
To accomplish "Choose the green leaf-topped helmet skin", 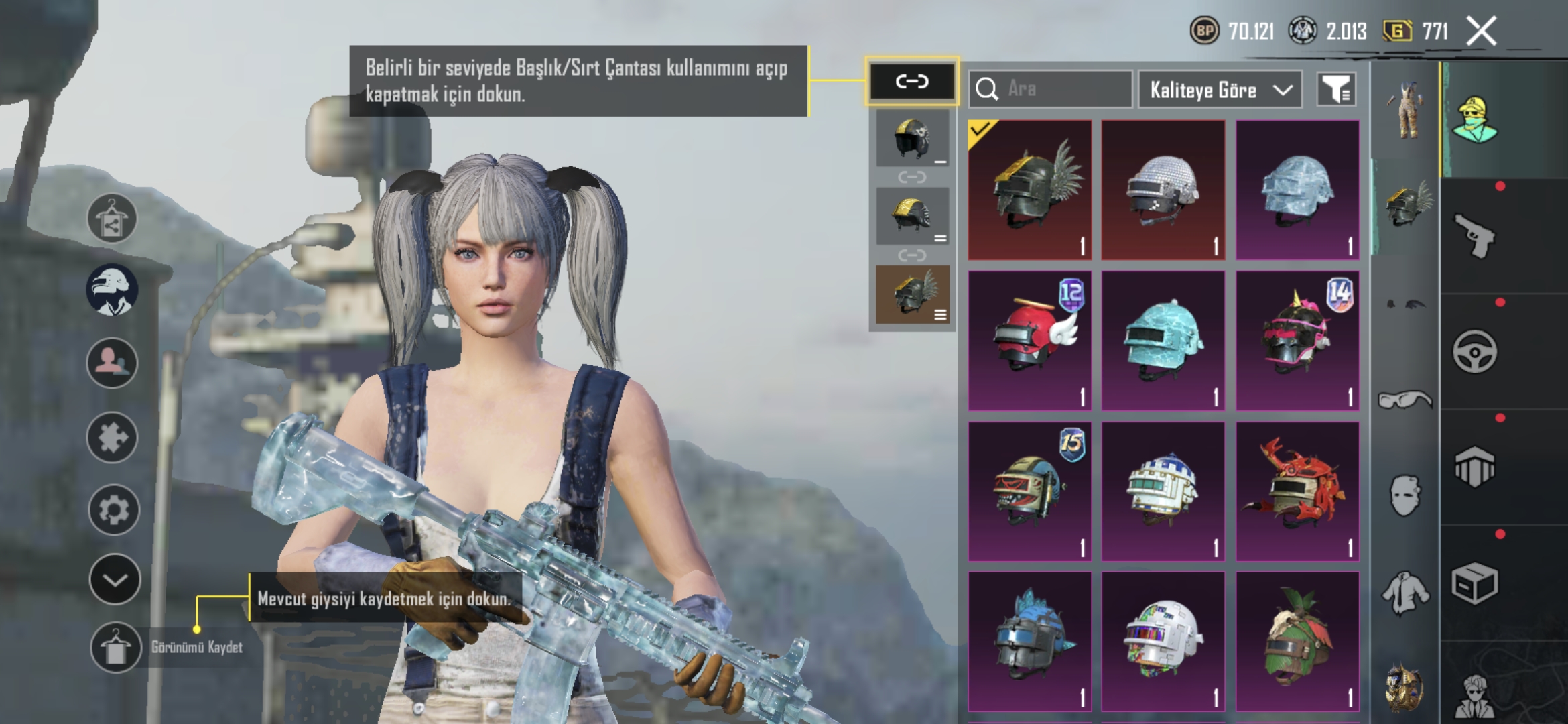I will pos(1297,642).
